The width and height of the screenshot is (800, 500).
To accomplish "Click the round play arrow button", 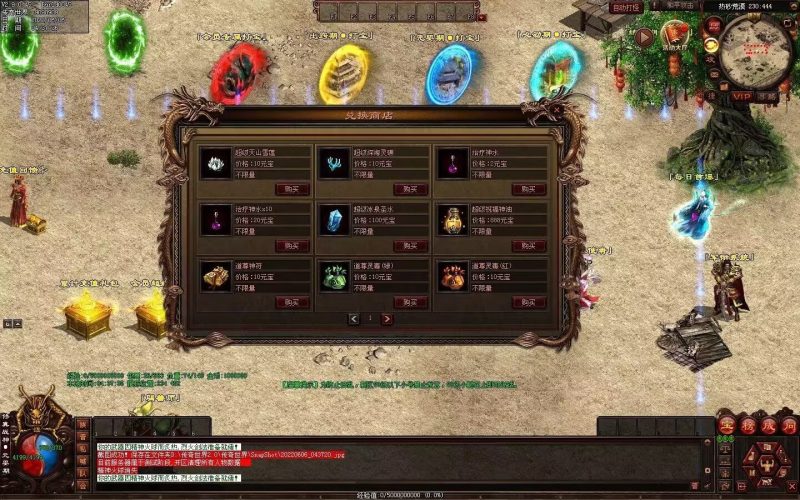I will (x=643, y=37).
